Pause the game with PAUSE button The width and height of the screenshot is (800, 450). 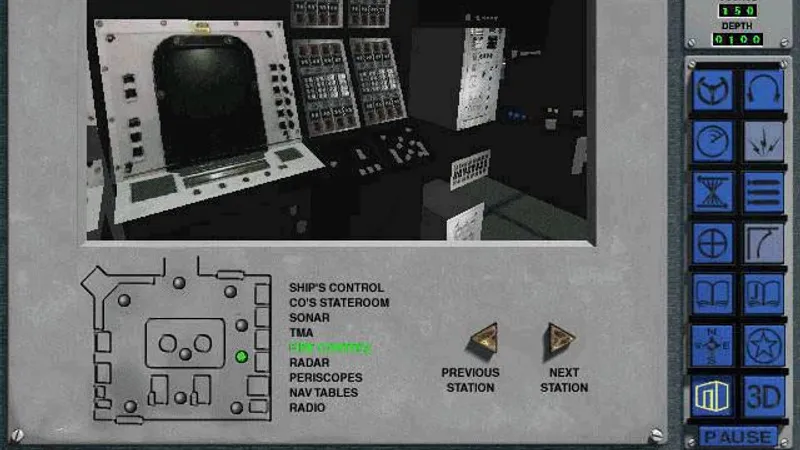point(738,438)
